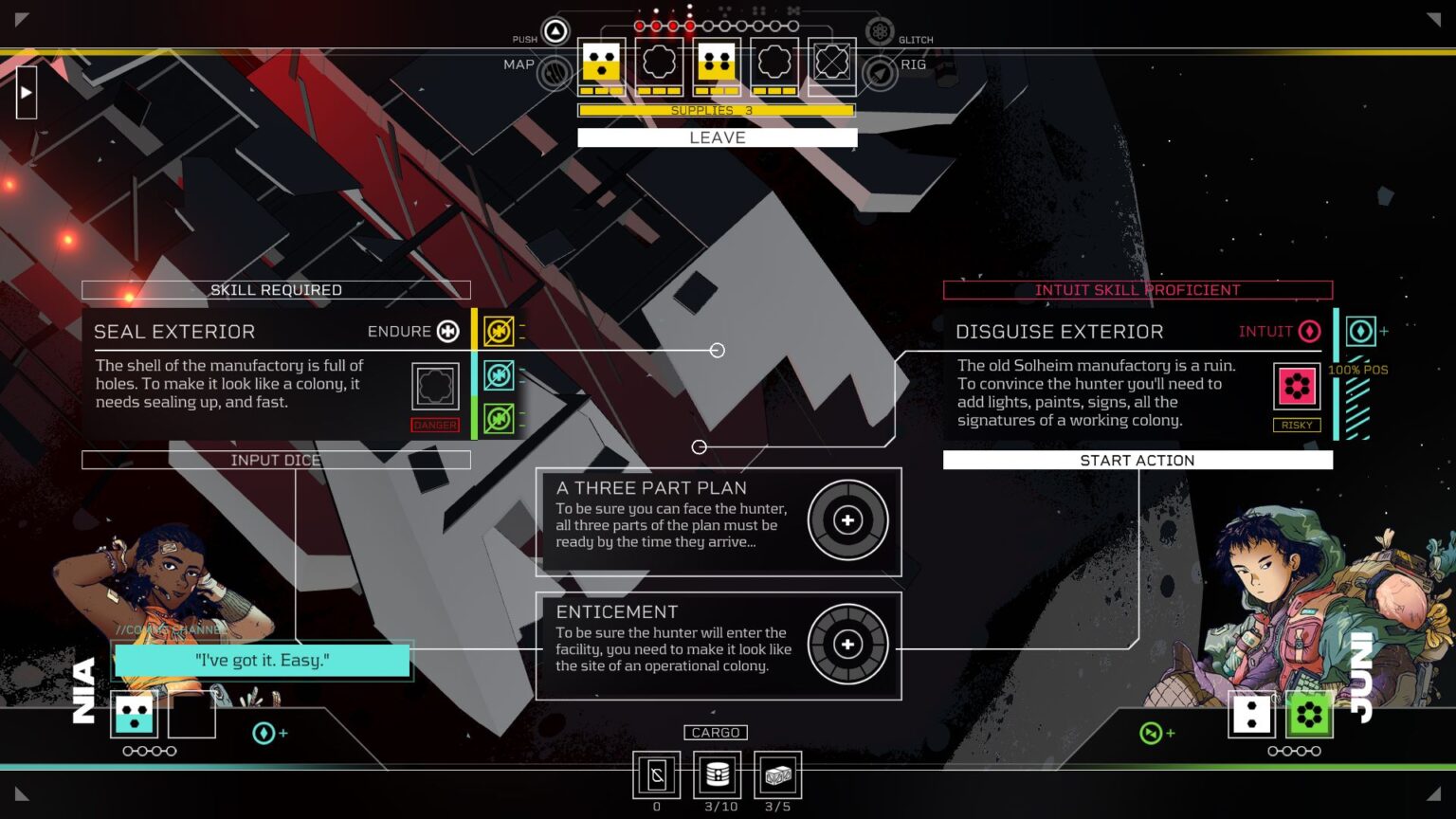Viewport: 1456px width, 819px height.
Task: Click the crossed-out fifth die slot at top
Action: tap(831, 61)
